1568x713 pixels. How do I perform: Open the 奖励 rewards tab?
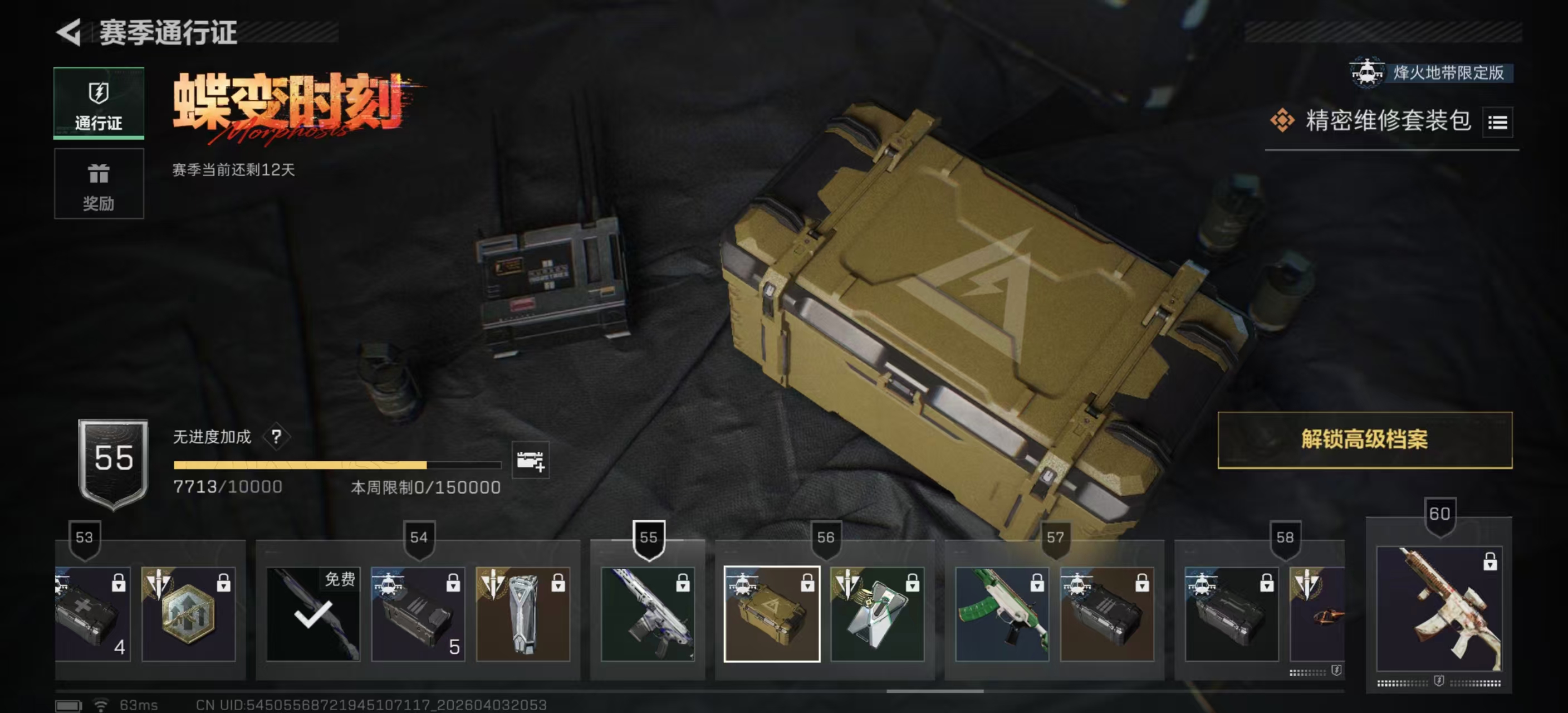point(99,184)
